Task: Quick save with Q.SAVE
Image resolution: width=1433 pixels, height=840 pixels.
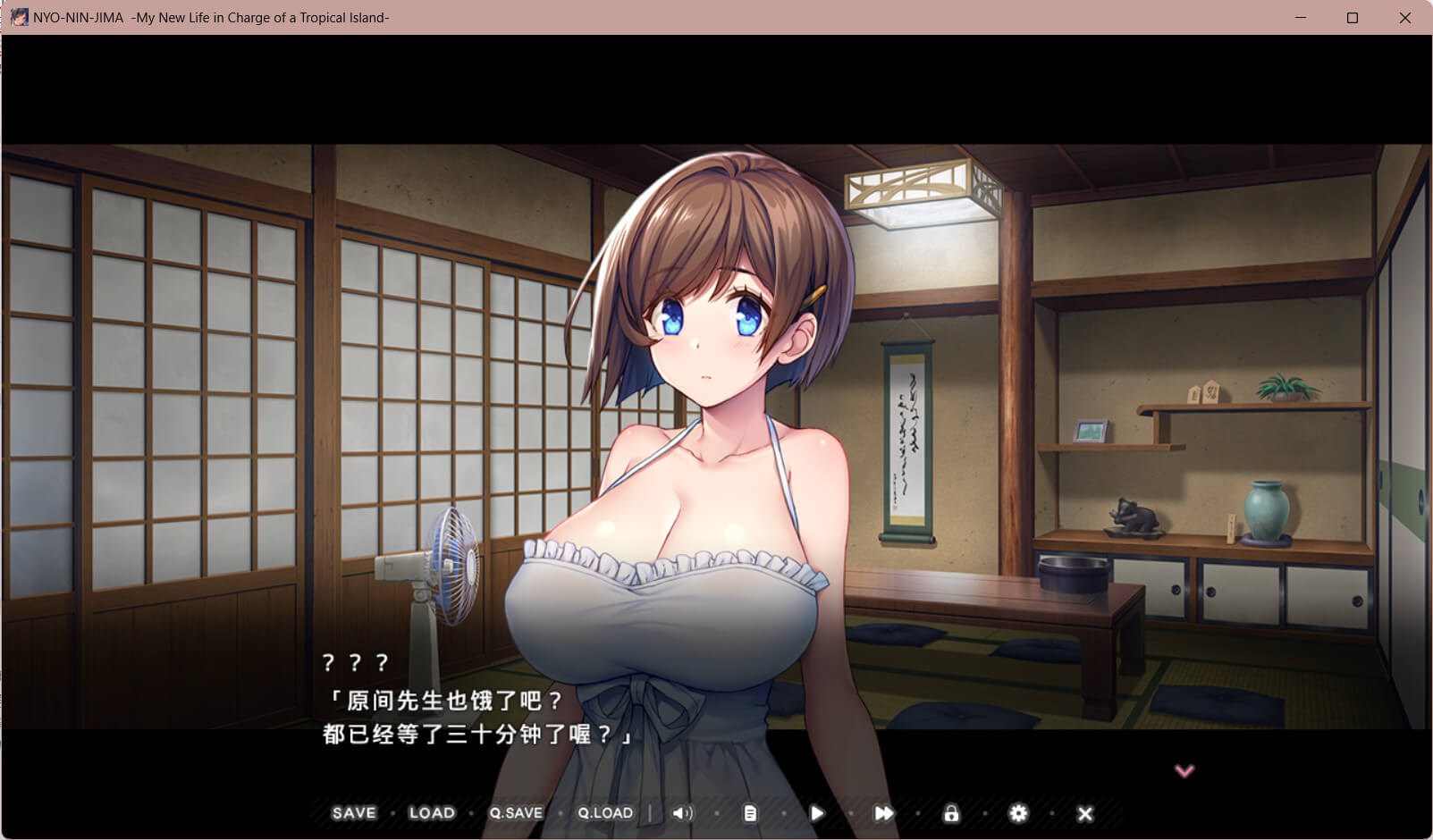Action: [x=516, y=813]
